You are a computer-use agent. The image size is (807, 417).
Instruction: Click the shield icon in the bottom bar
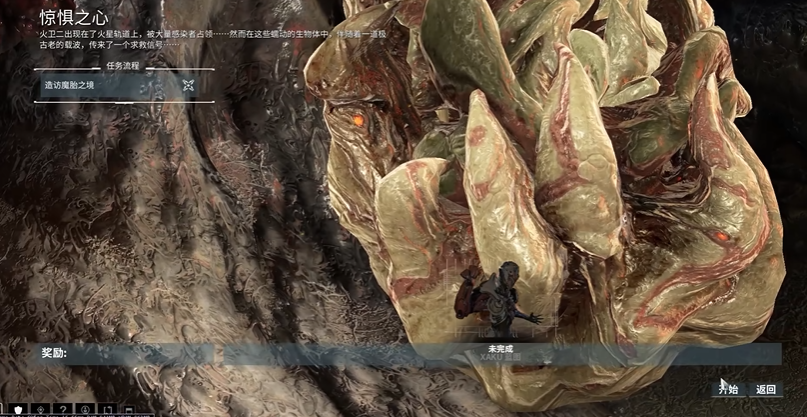pyautogui.click(x=16, y=410)
